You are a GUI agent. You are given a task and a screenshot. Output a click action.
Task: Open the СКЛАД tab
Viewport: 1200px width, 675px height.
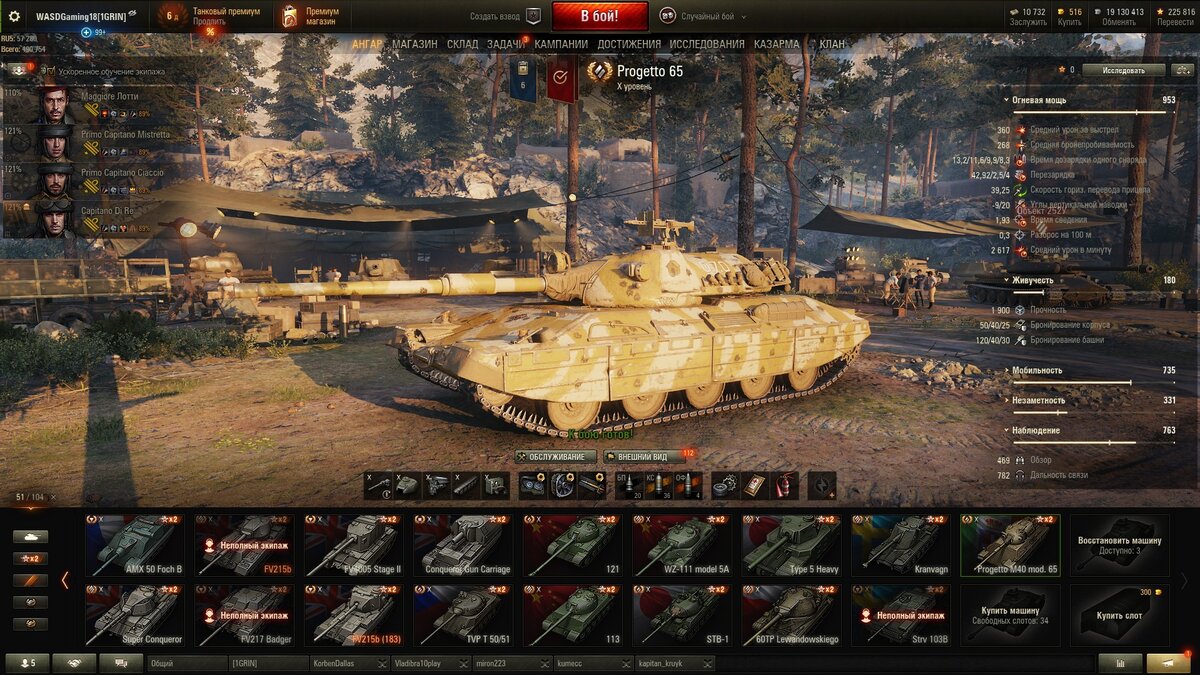point(462,44)
